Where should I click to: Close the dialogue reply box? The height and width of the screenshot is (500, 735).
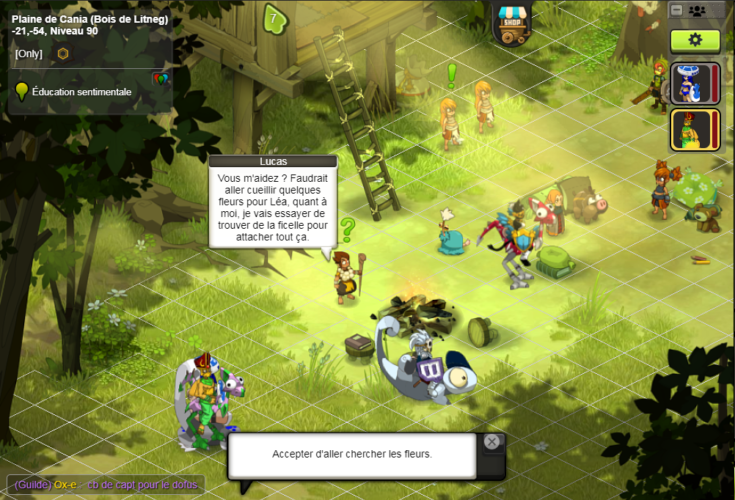click(491, 442)
